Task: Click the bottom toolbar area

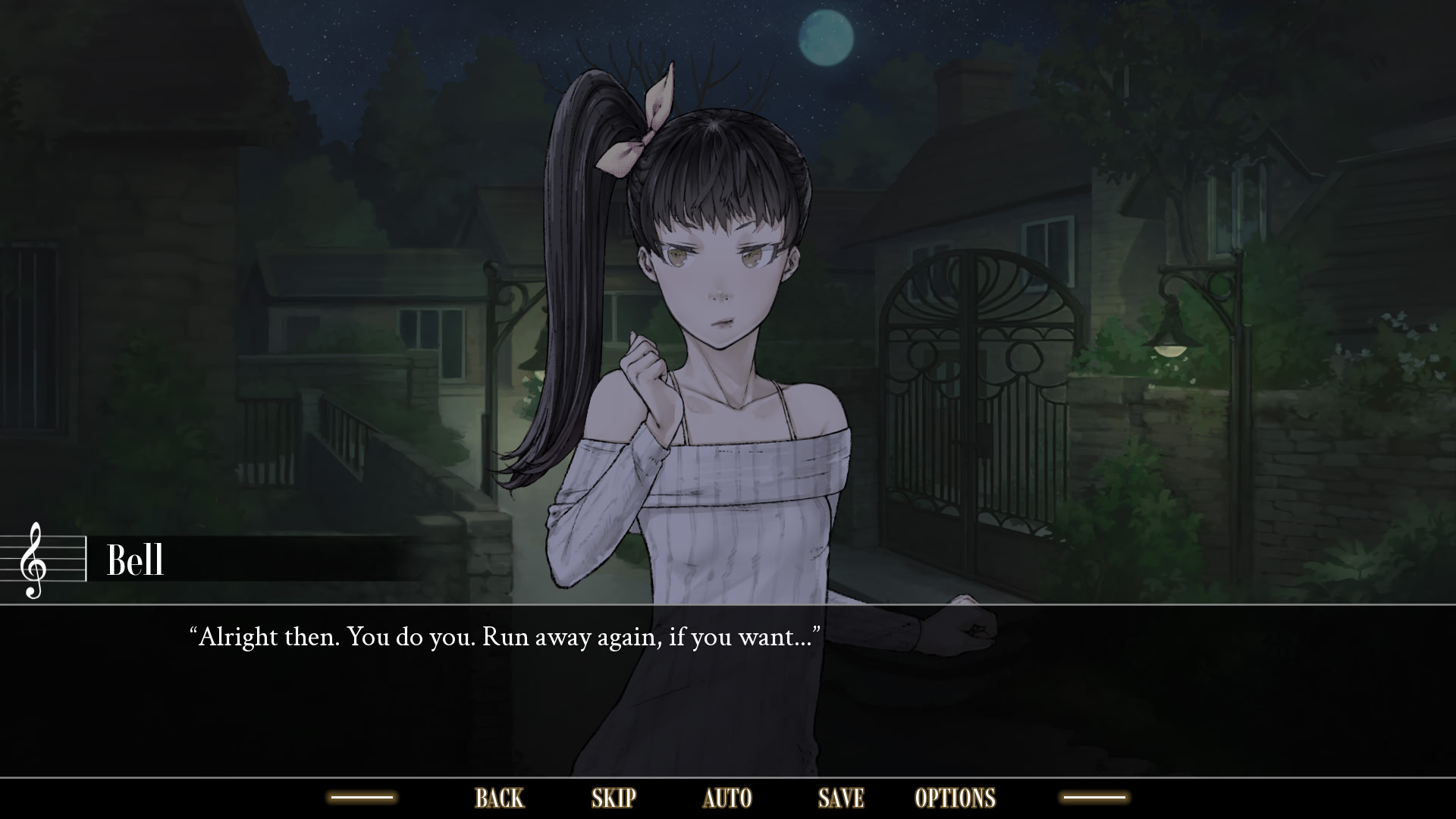Action: click(728, 798)
